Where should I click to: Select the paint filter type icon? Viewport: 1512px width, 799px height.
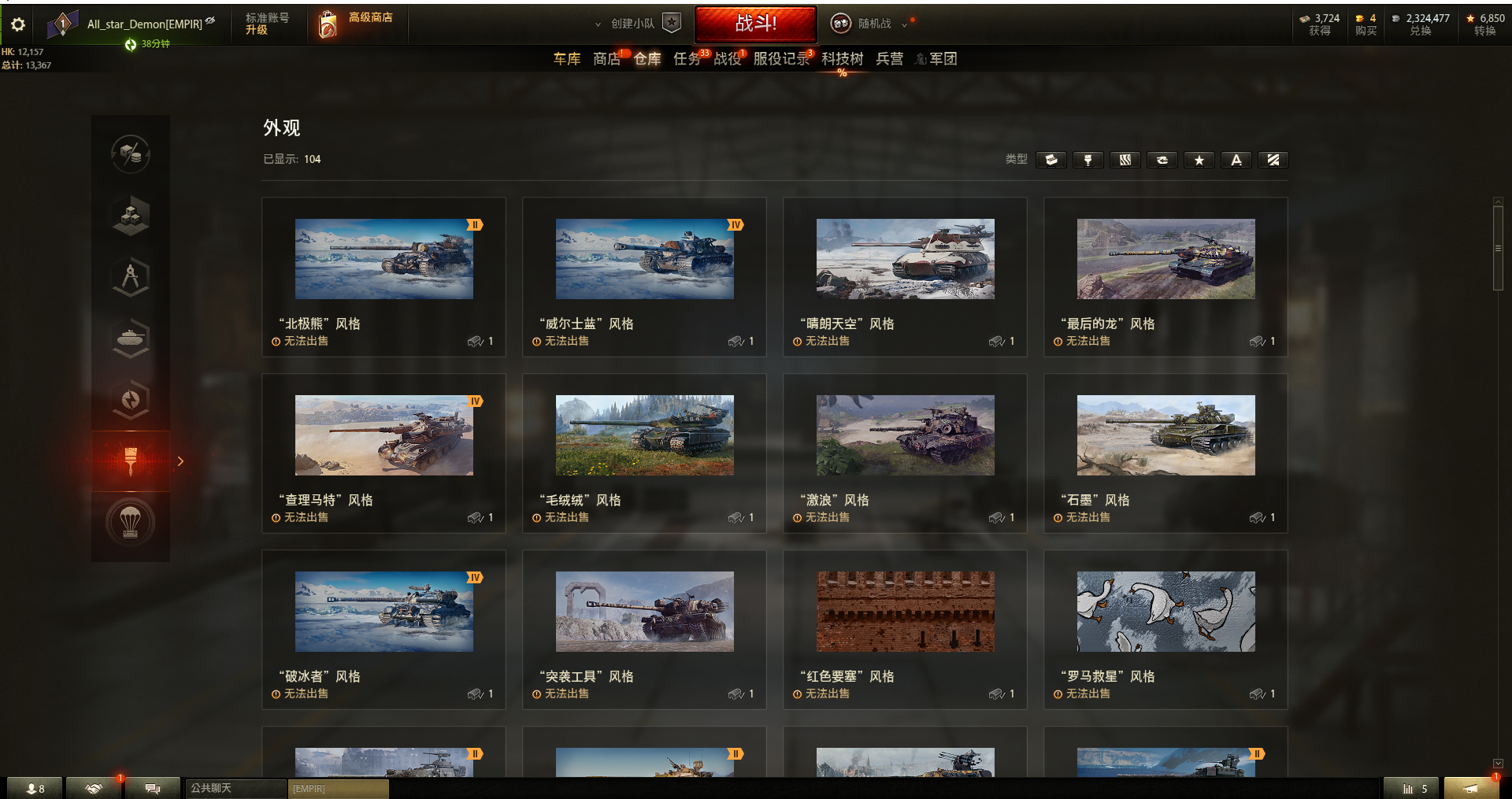pyautogui.click(x=1088, y=160)
